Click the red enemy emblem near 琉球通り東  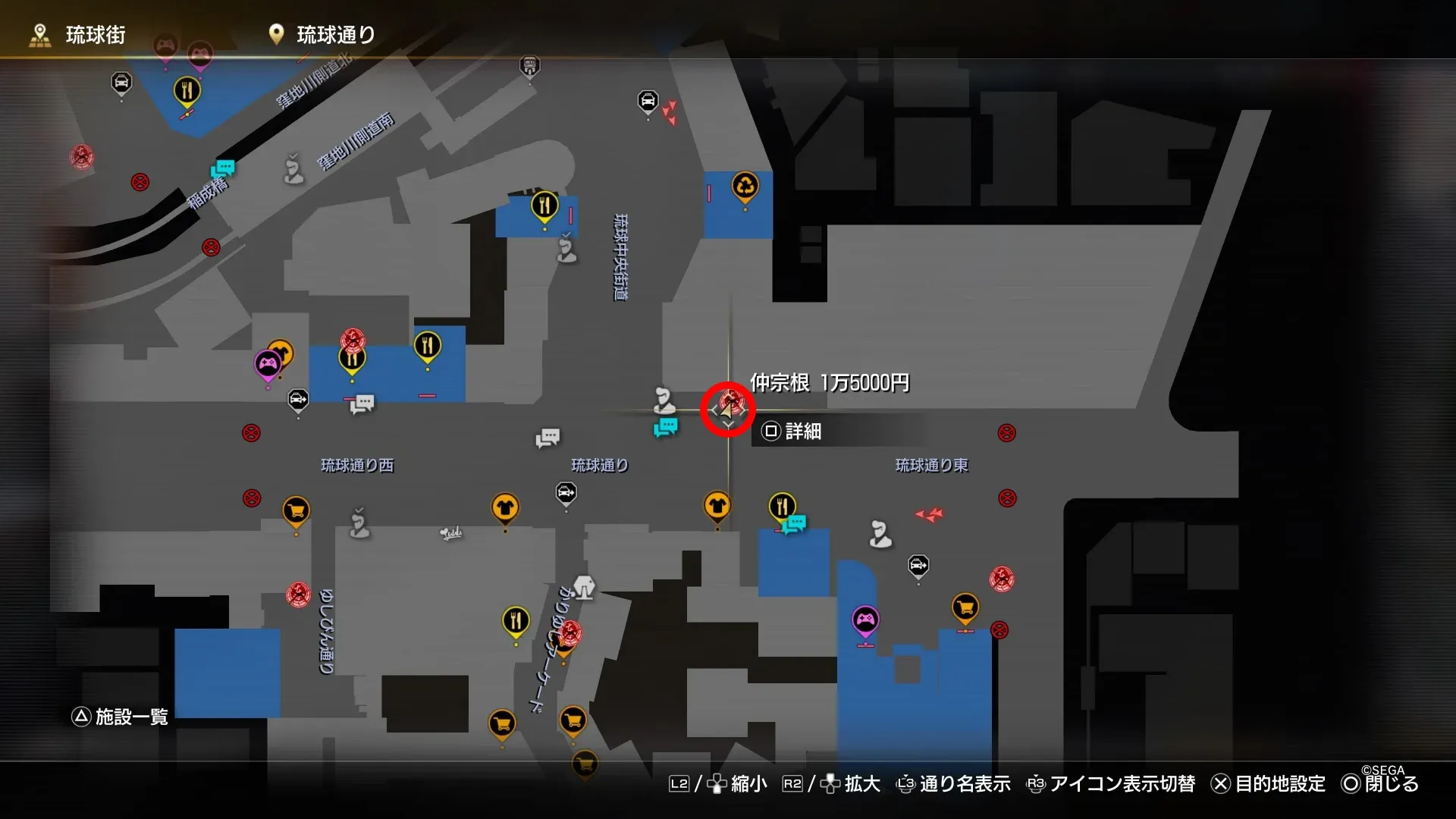1003,579
